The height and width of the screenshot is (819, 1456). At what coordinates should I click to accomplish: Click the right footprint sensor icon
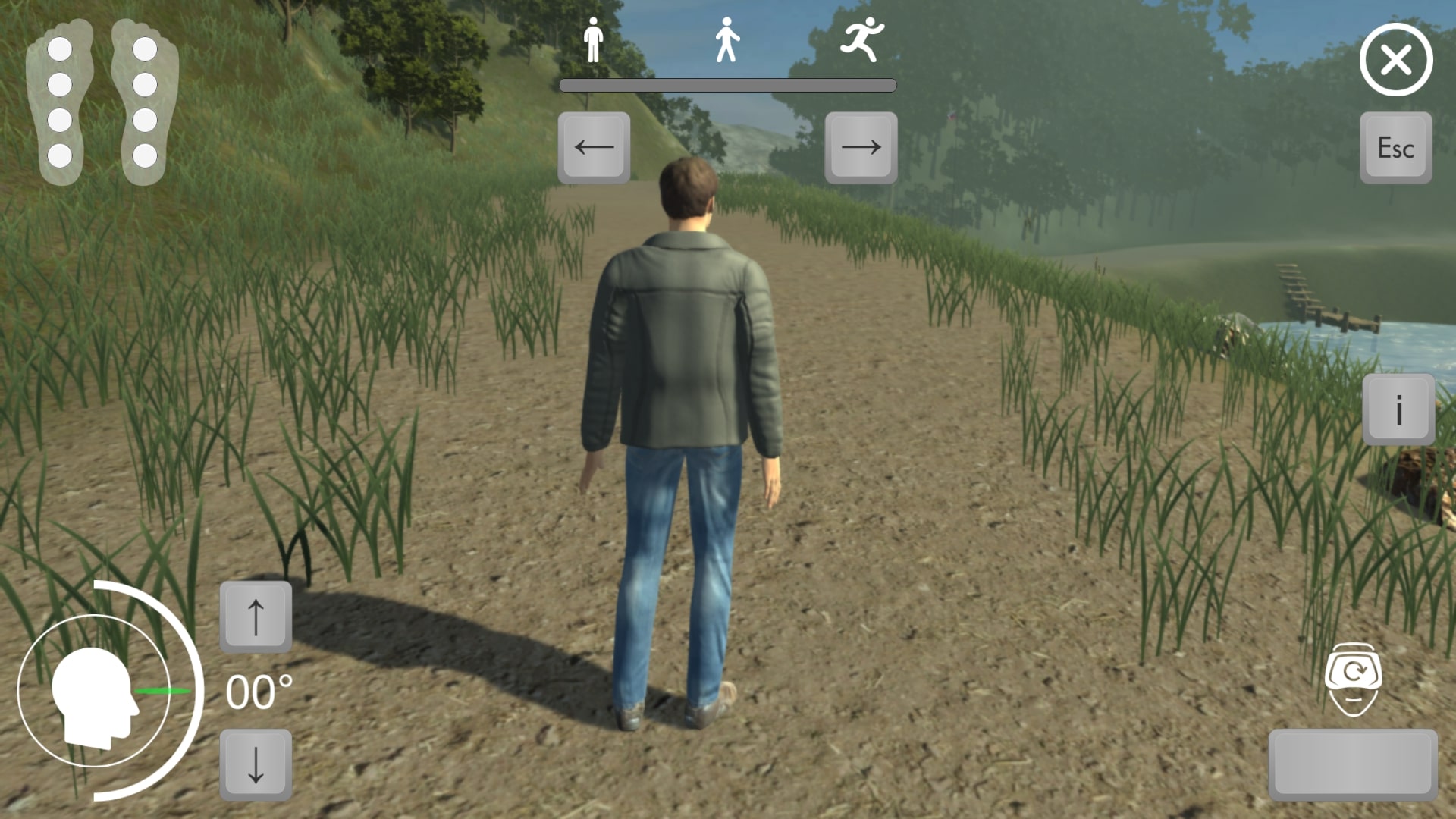coord(145,102)
